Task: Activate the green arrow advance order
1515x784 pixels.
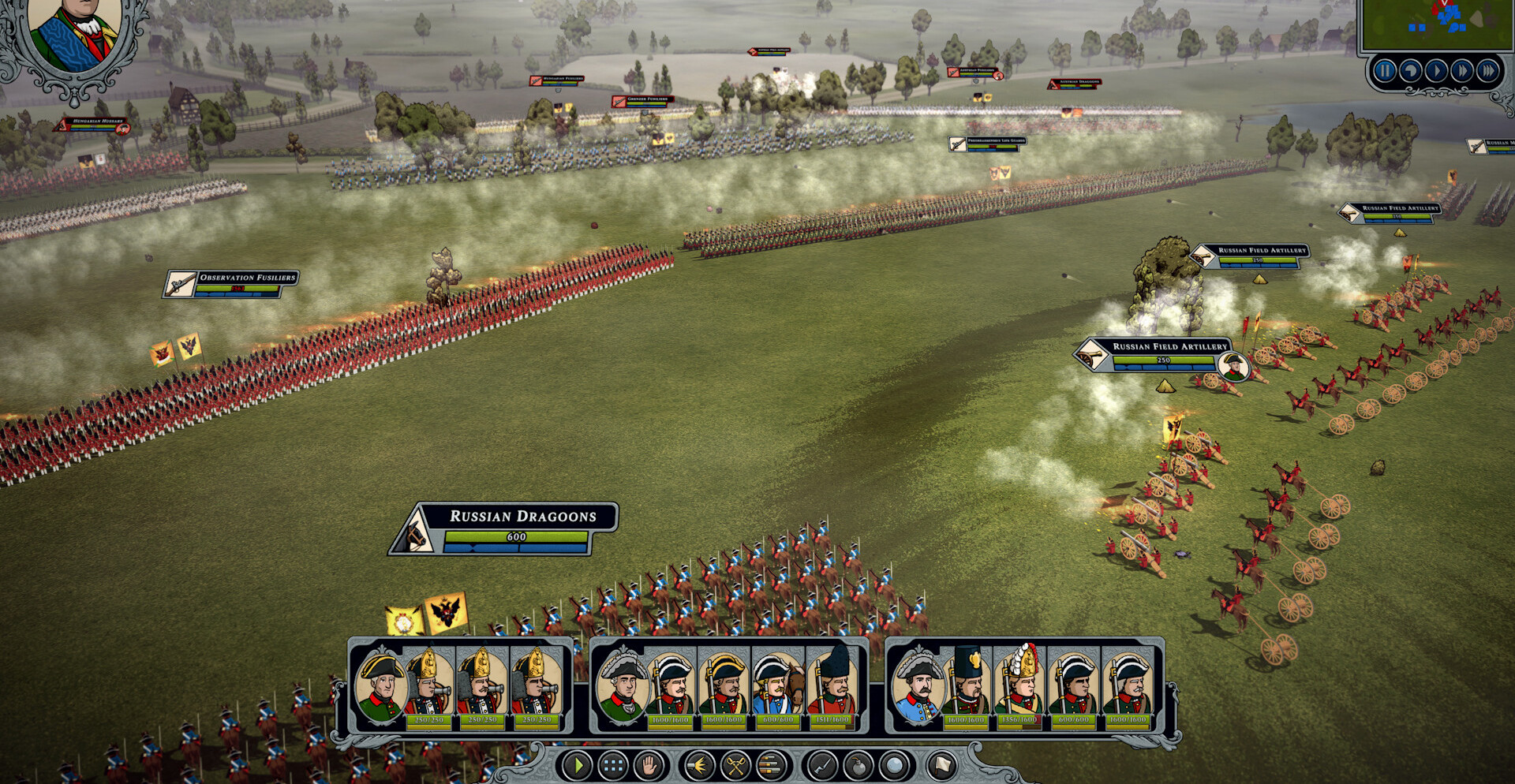Action: [578, 764]
